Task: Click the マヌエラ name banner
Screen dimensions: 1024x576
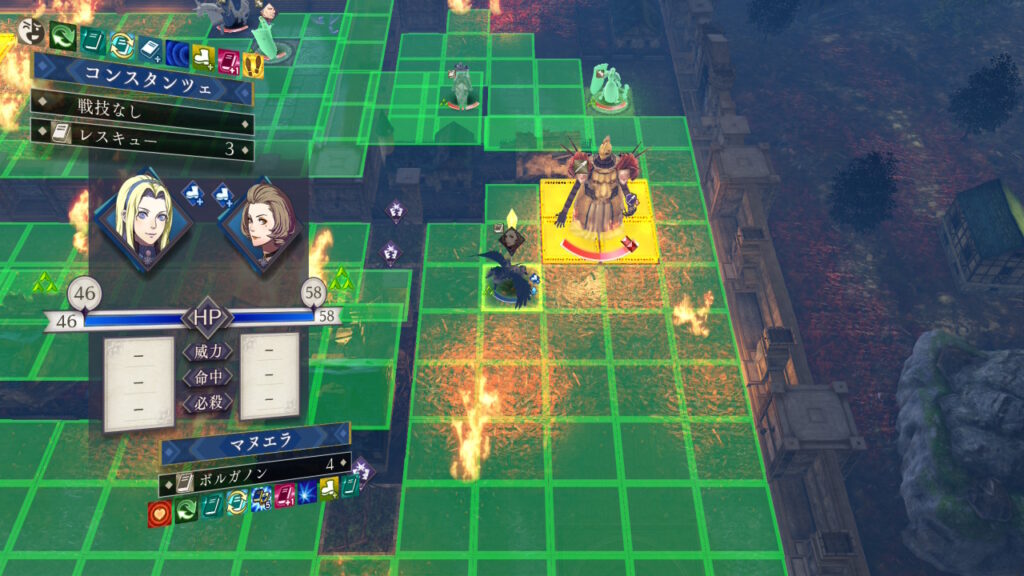Action: tap(255, 440)
